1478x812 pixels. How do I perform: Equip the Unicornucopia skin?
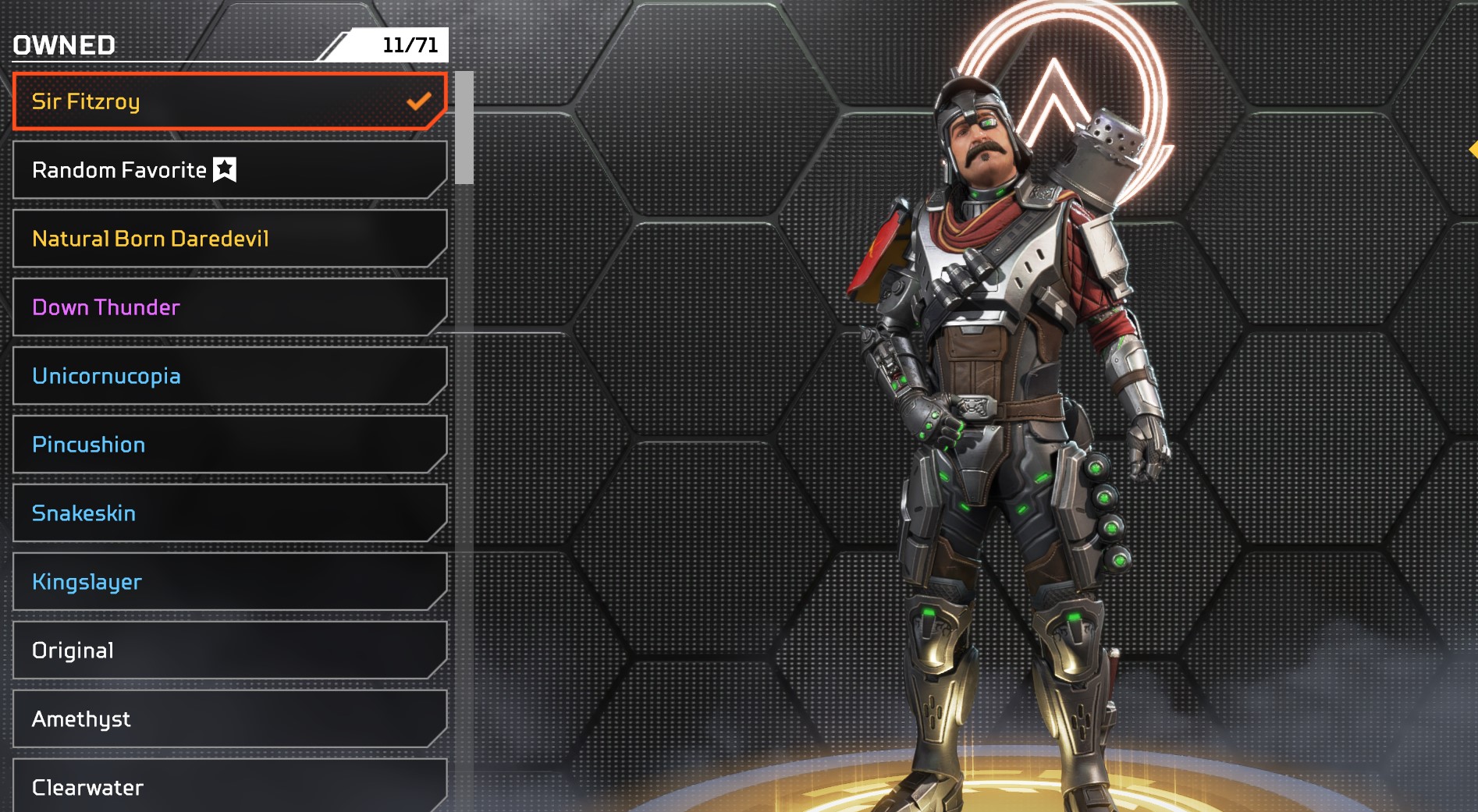coord(229,376)
